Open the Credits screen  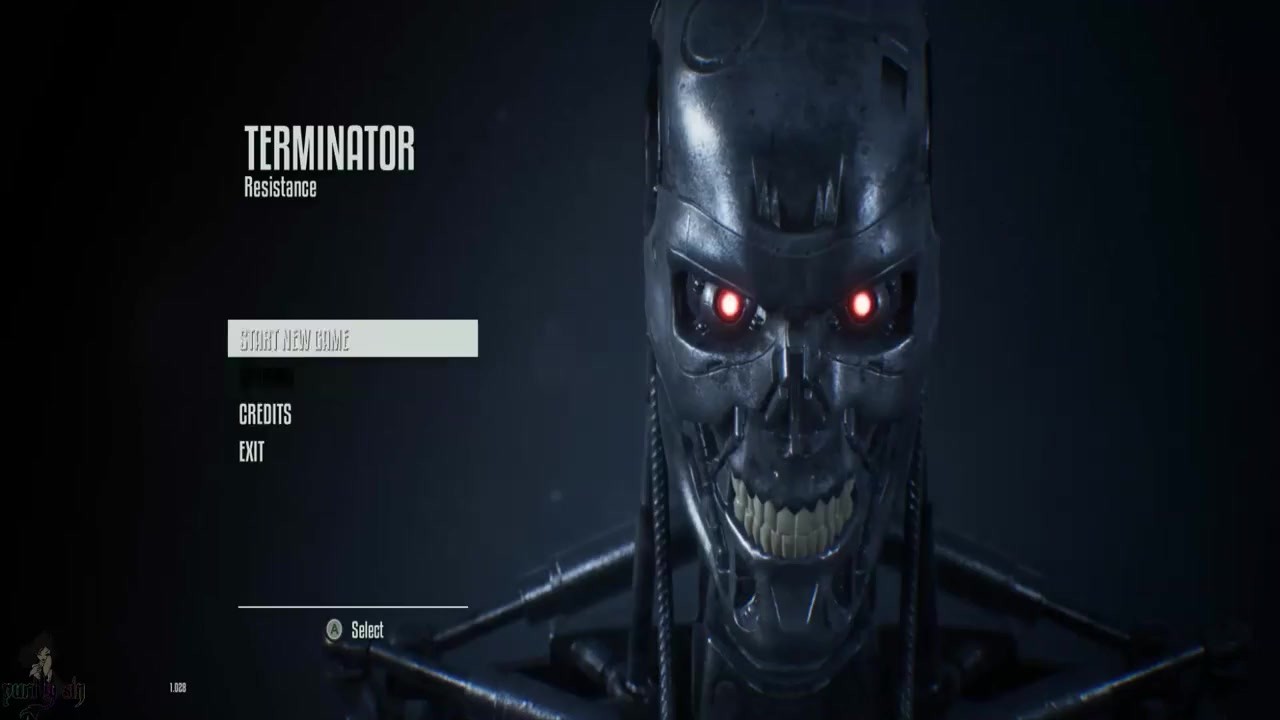click(x=265, y=414)
